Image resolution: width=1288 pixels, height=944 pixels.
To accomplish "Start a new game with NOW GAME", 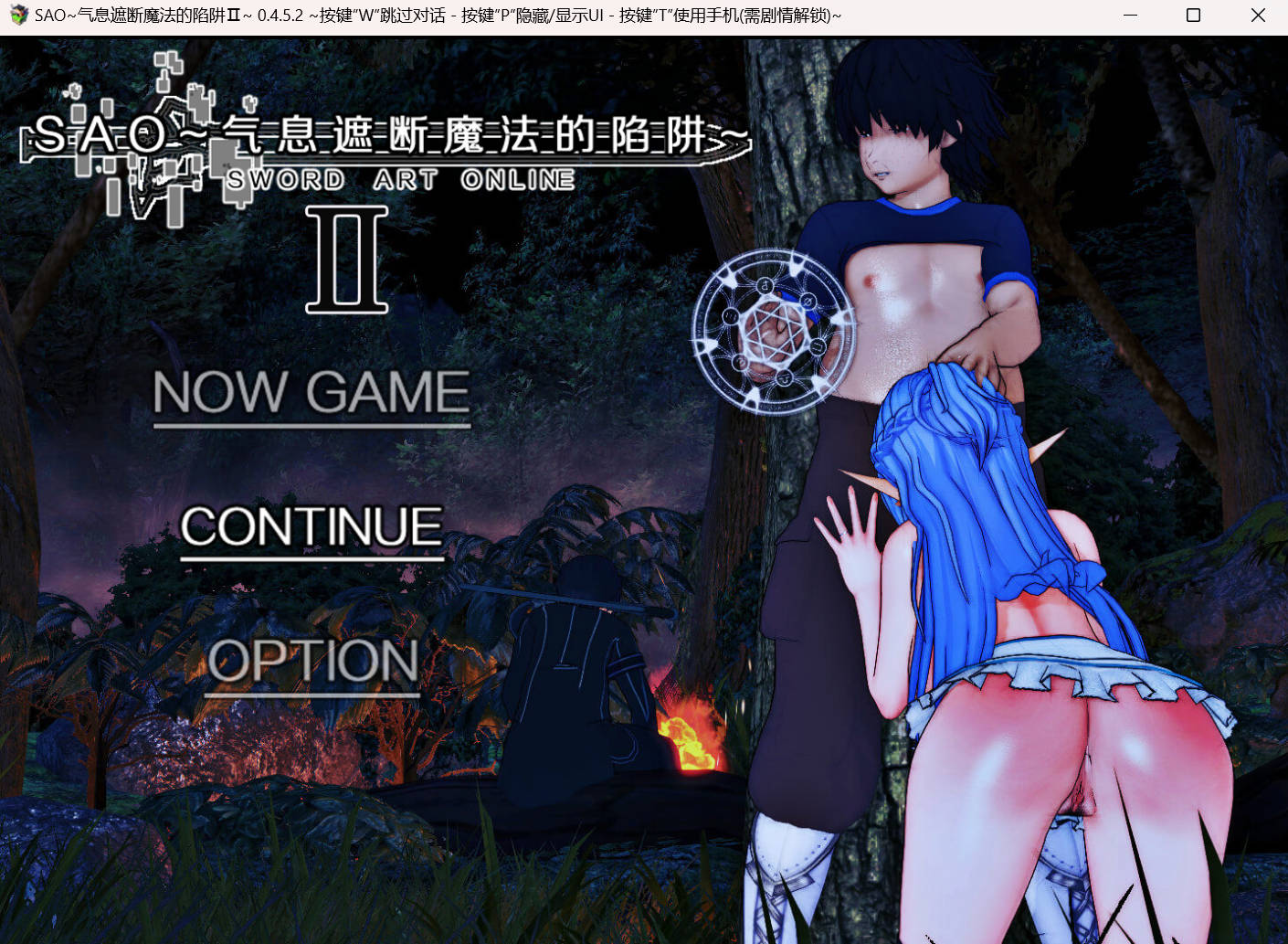I will point(311,393).
